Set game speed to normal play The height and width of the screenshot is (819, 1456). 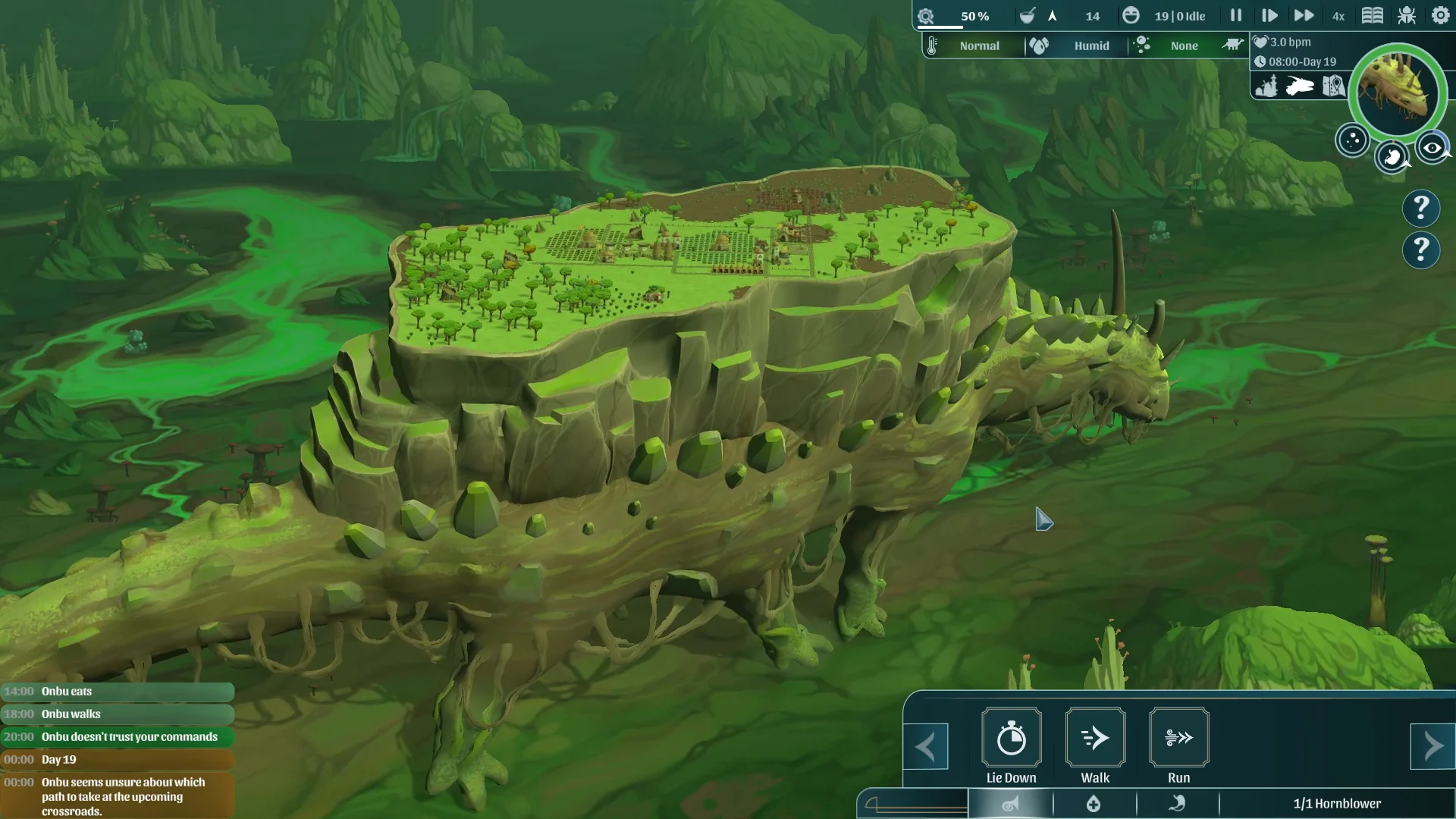[x=1269, y=15]
